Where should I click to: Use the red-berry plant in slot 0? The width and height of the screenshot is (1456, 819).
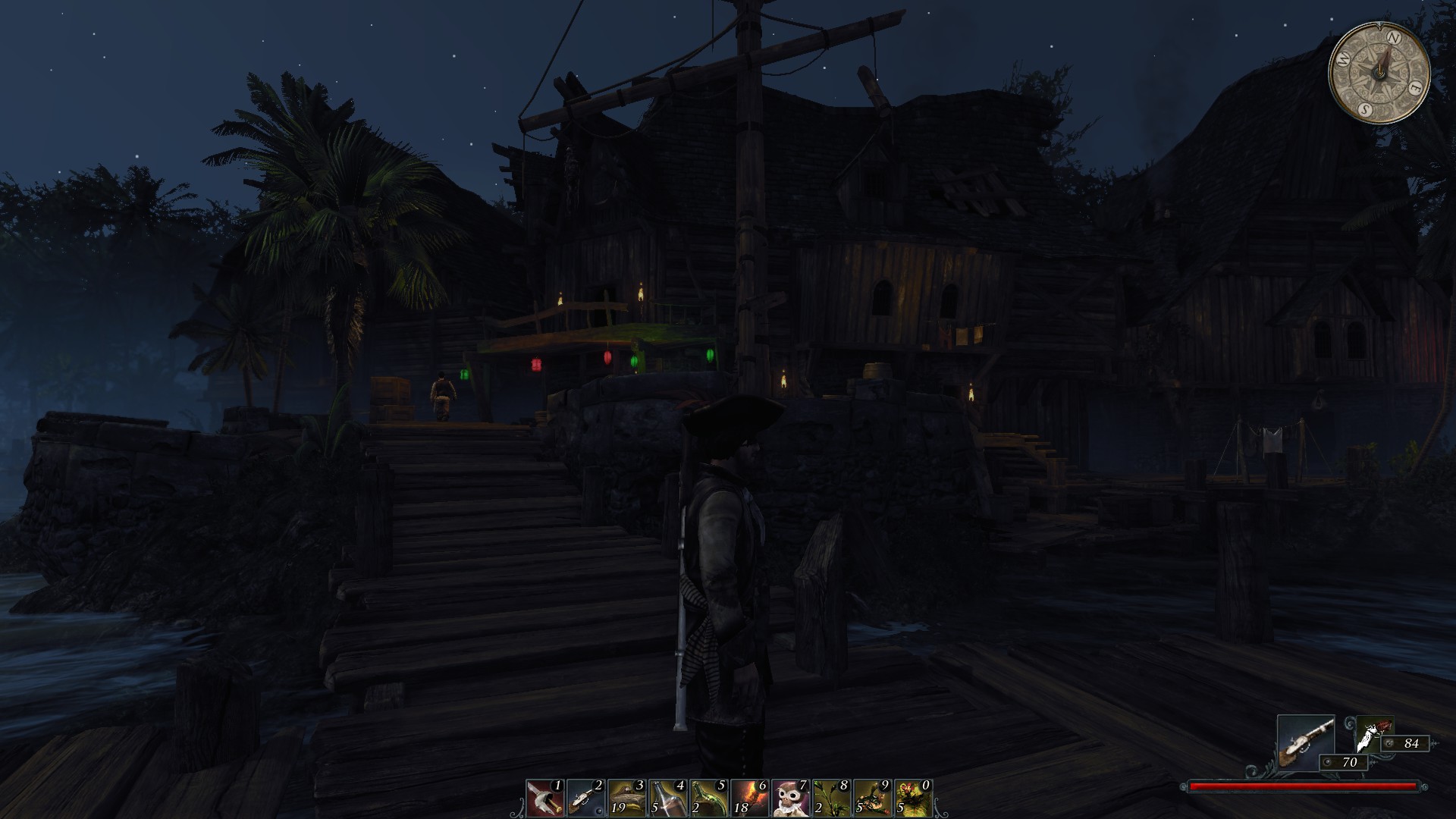pos(913,798)
